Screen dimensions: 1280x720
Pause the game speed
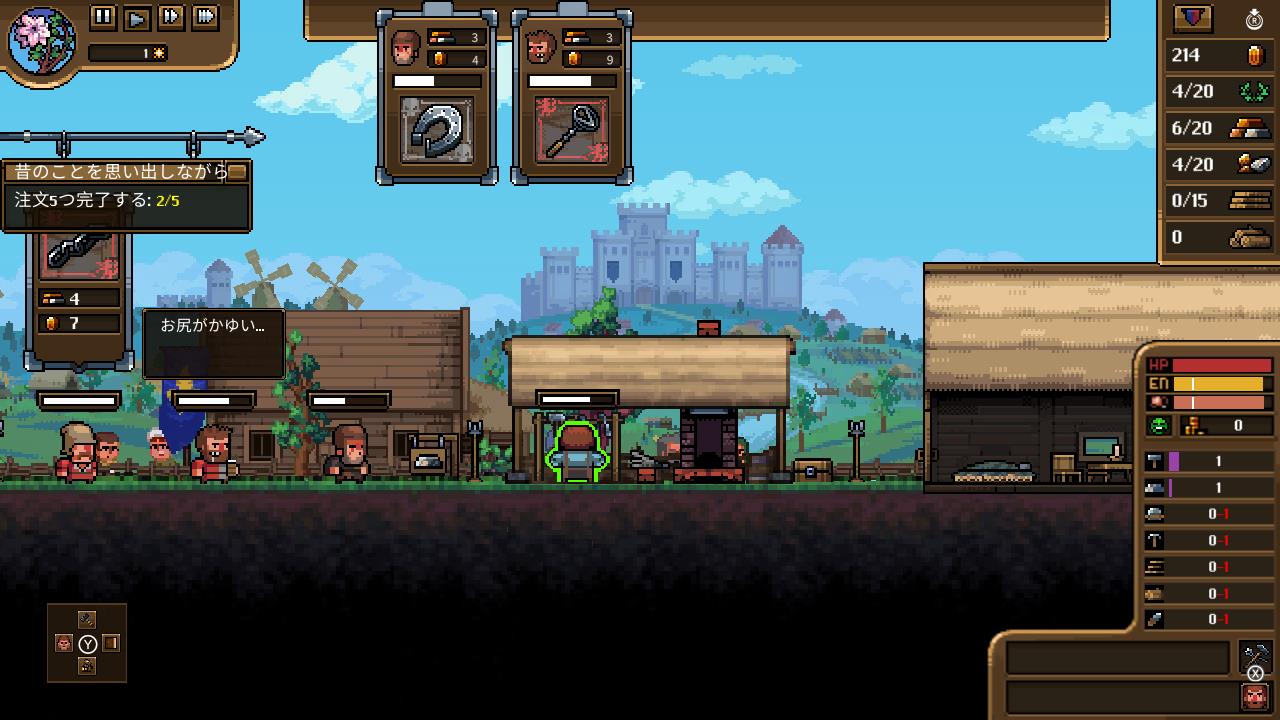pos(104,16)
